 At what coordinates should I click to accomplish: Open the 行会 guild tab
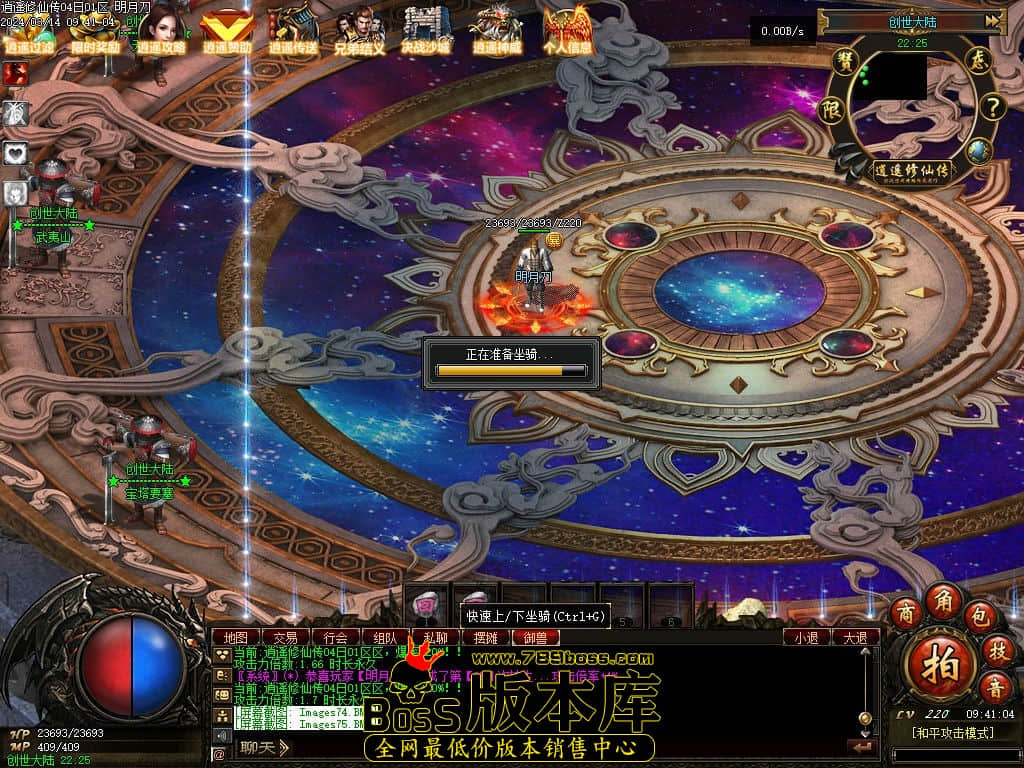(336, 637)
